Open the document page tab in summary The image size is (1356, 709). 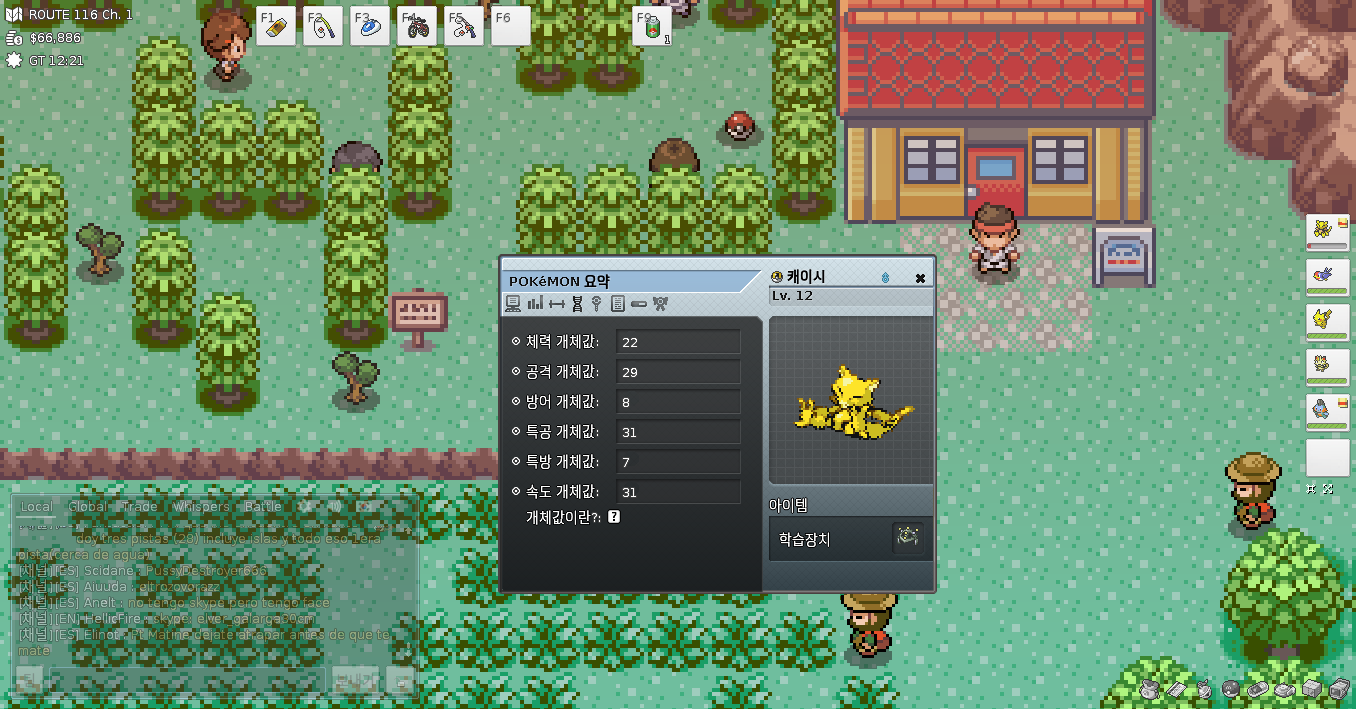(x=617, y=303)
